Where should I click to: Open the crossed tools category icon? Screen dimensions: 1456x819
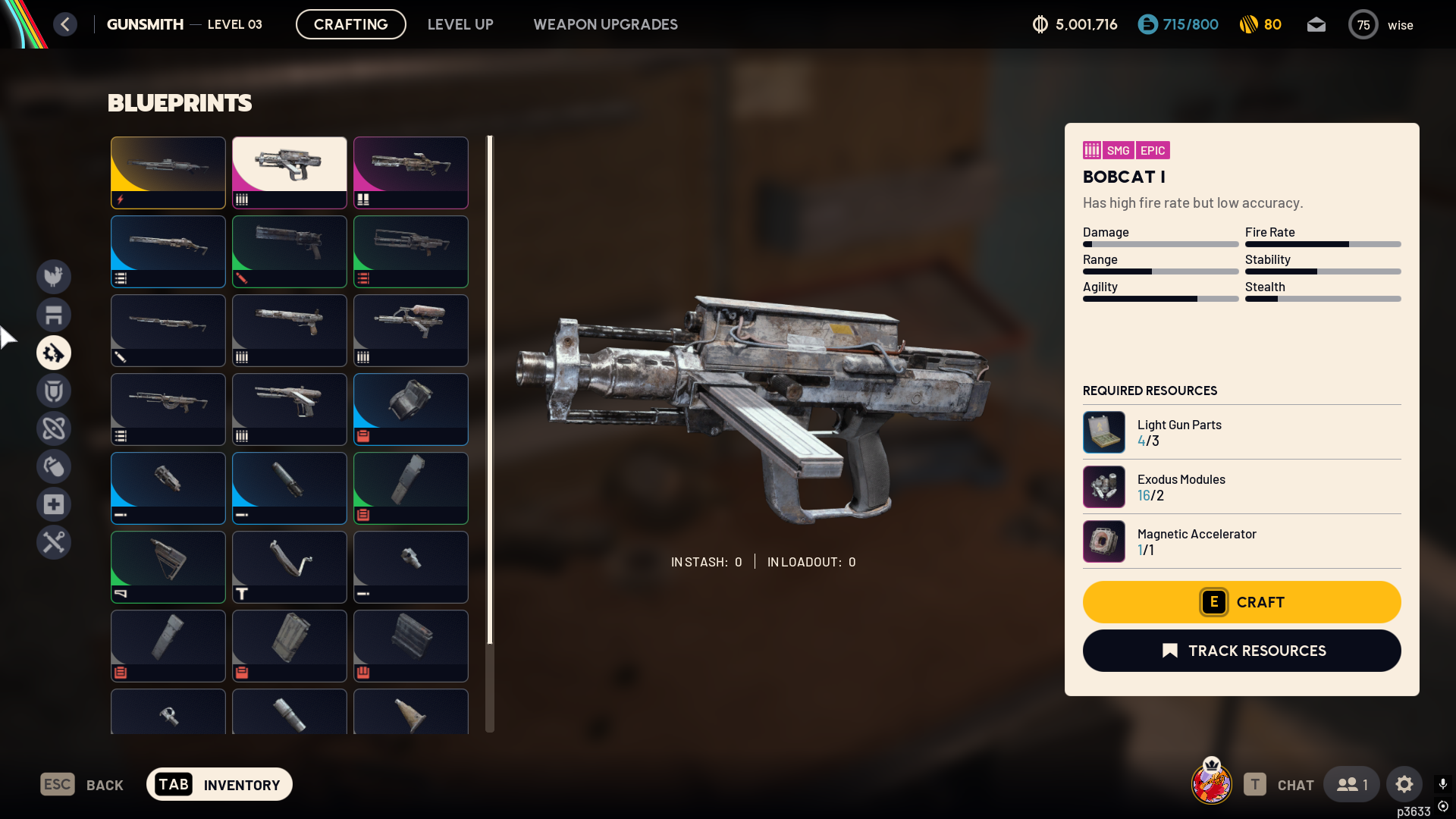[54, 542]
